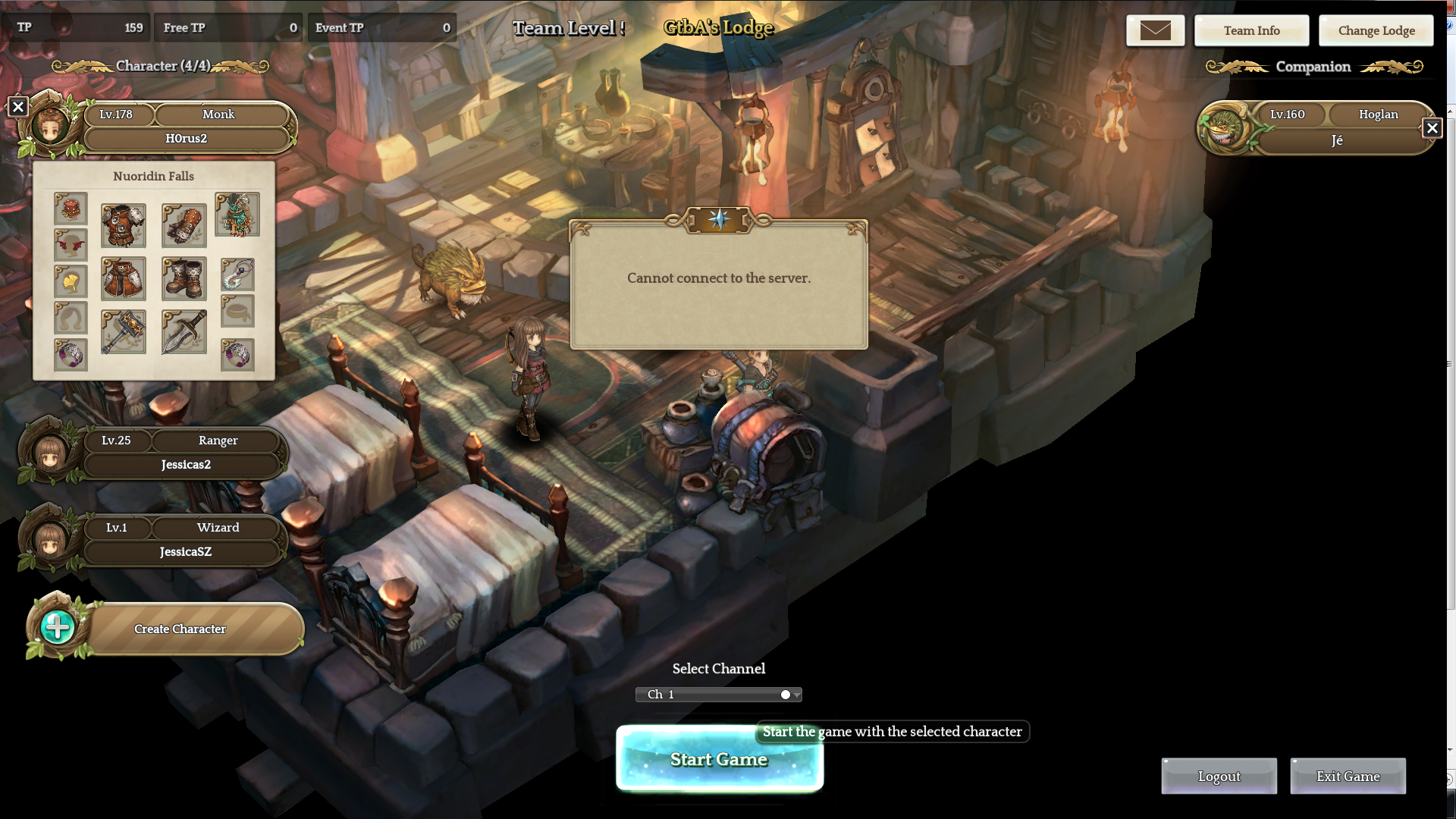Log out of the account
This screenshot has height=819, width=1456.
click(x=1219, y=777)
